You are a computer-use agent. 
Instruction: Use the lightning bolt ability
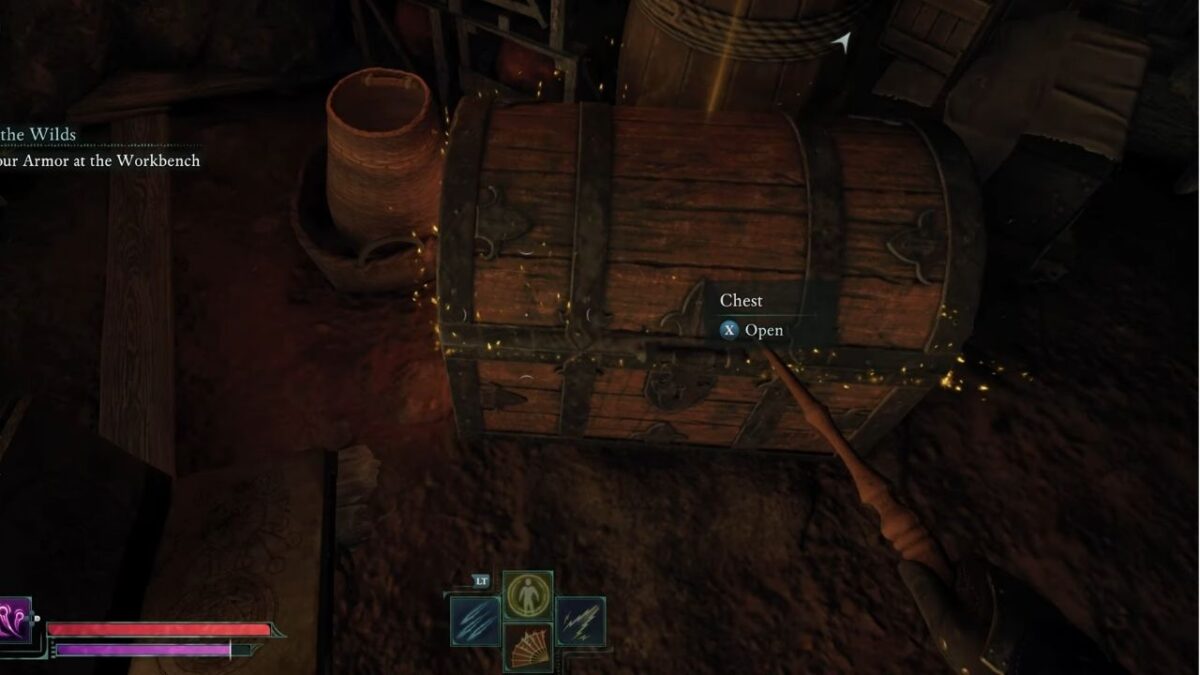[580, 620]
